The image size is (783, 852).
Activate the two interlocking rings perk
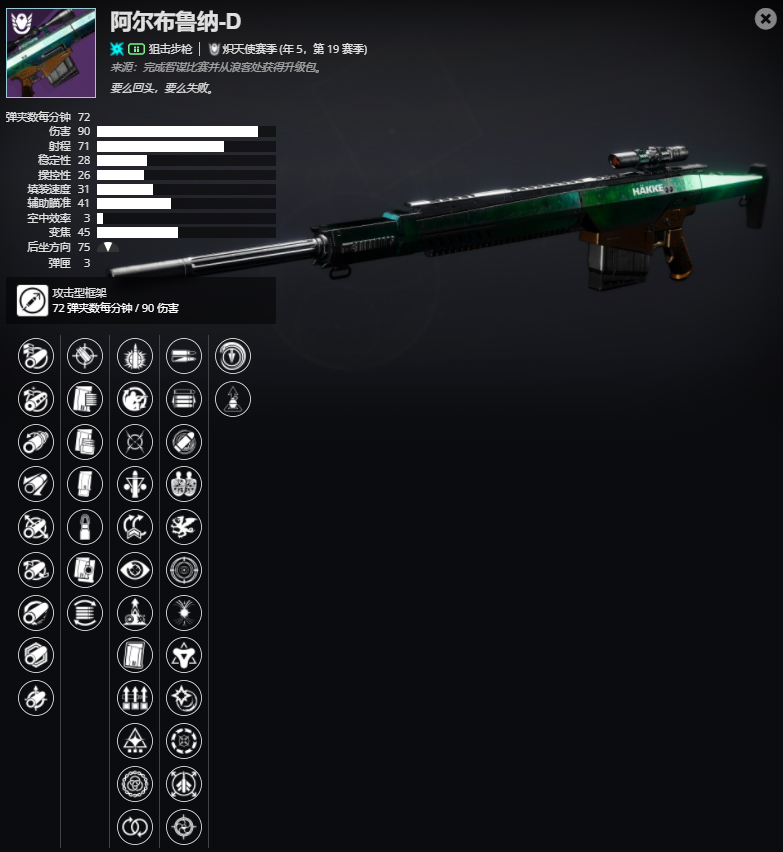(x=135, y=826)
